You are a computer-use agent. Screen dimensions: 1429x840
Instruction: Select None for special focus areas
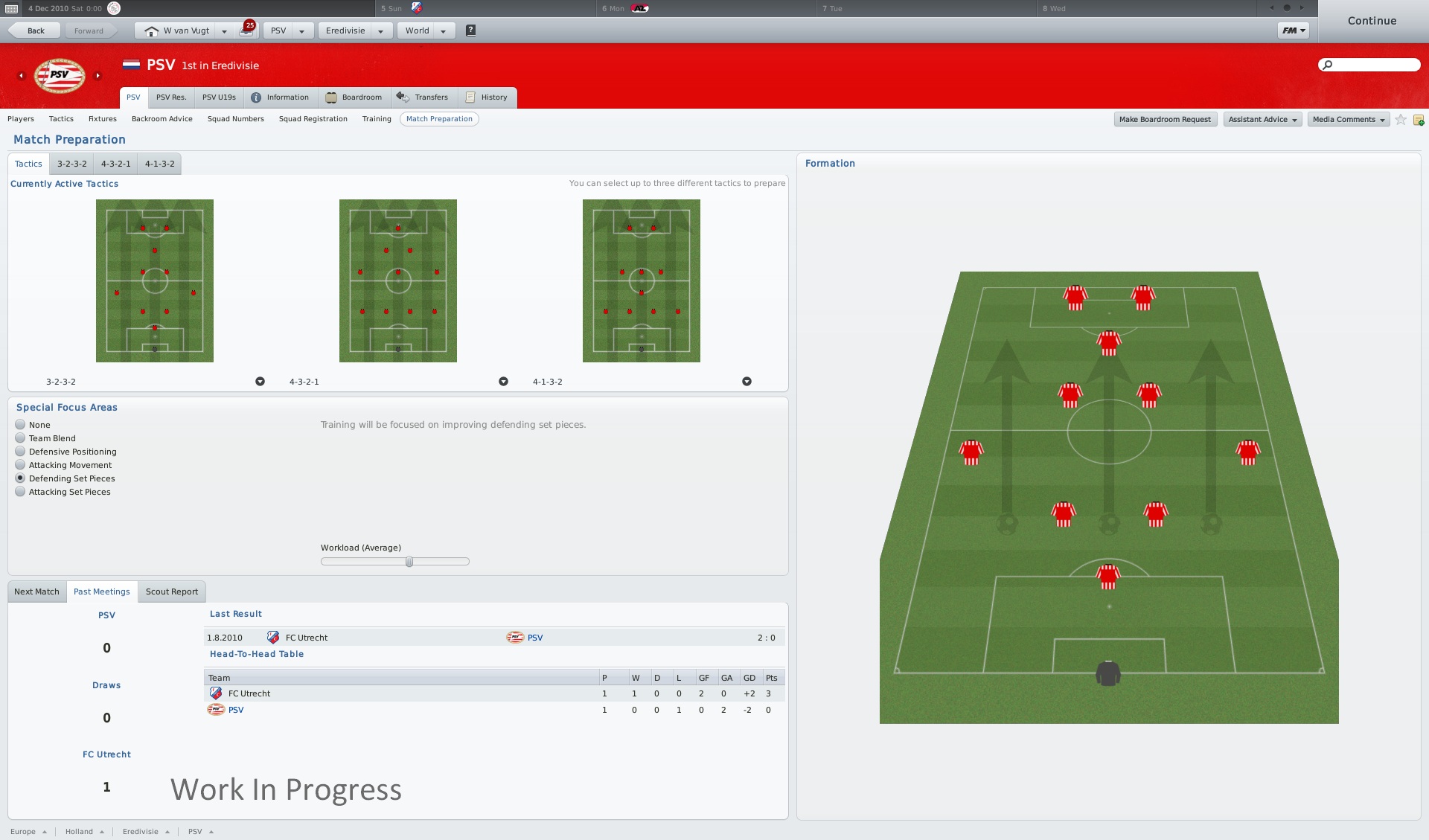[x=20, y=425]
